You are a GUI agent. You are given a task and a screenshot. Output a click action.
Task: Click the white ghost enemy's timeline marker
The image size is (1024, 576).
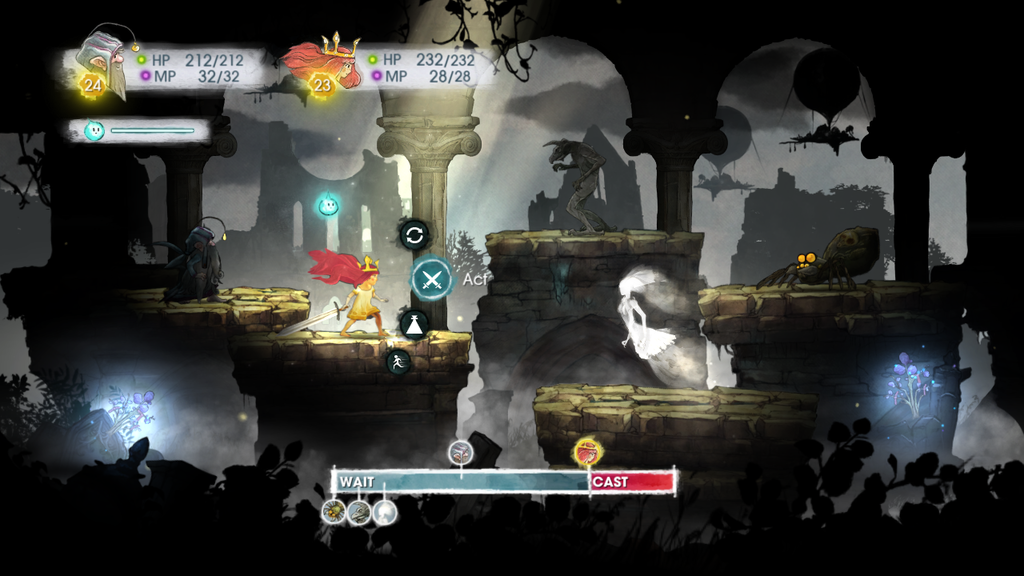point(384,513)
